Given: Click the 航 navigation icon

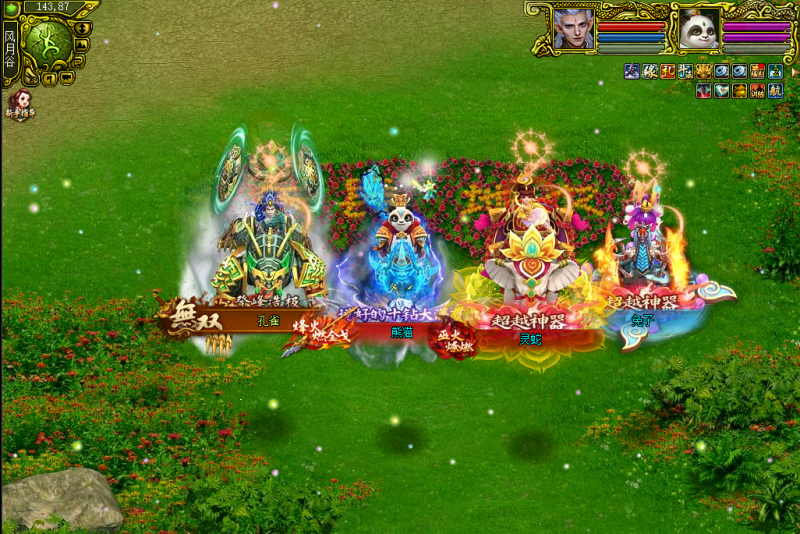Looking at the screenshot, I should click(774, 90).
